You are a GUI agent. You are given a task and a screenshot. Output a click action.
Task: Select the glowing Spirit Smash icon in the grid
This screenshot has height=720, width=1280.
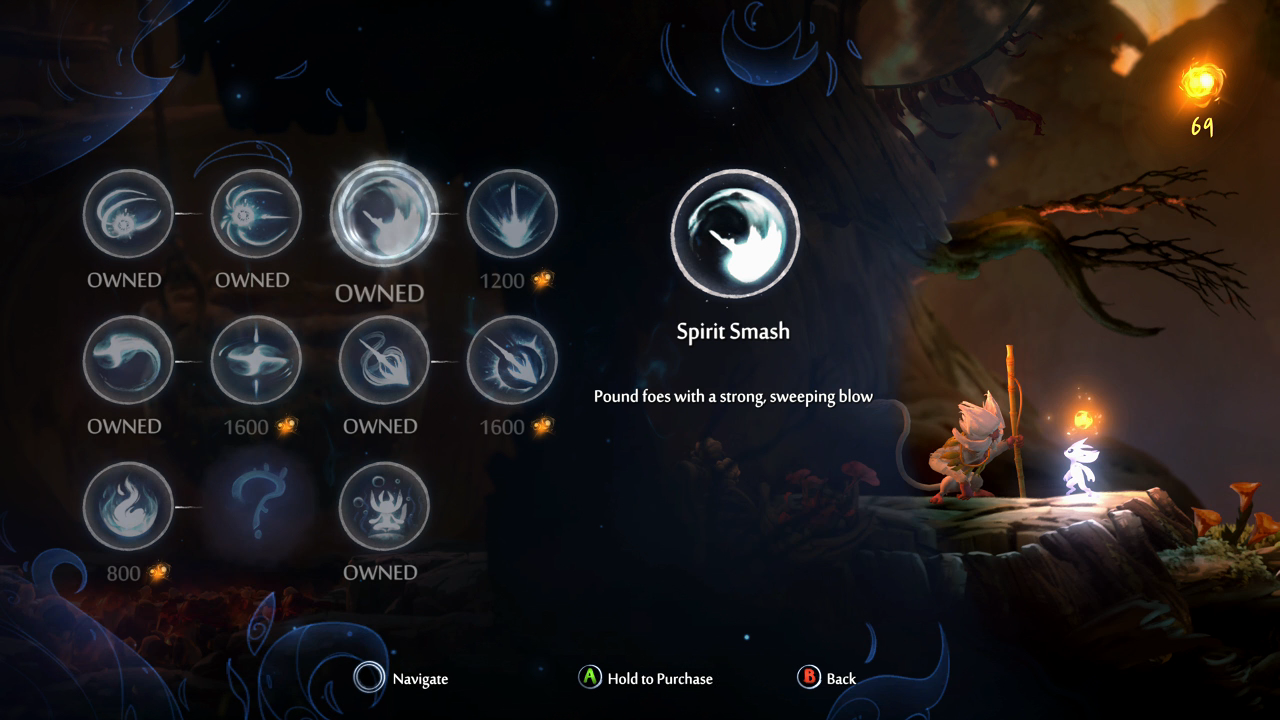pyautogui.click(x=384, y=213)
